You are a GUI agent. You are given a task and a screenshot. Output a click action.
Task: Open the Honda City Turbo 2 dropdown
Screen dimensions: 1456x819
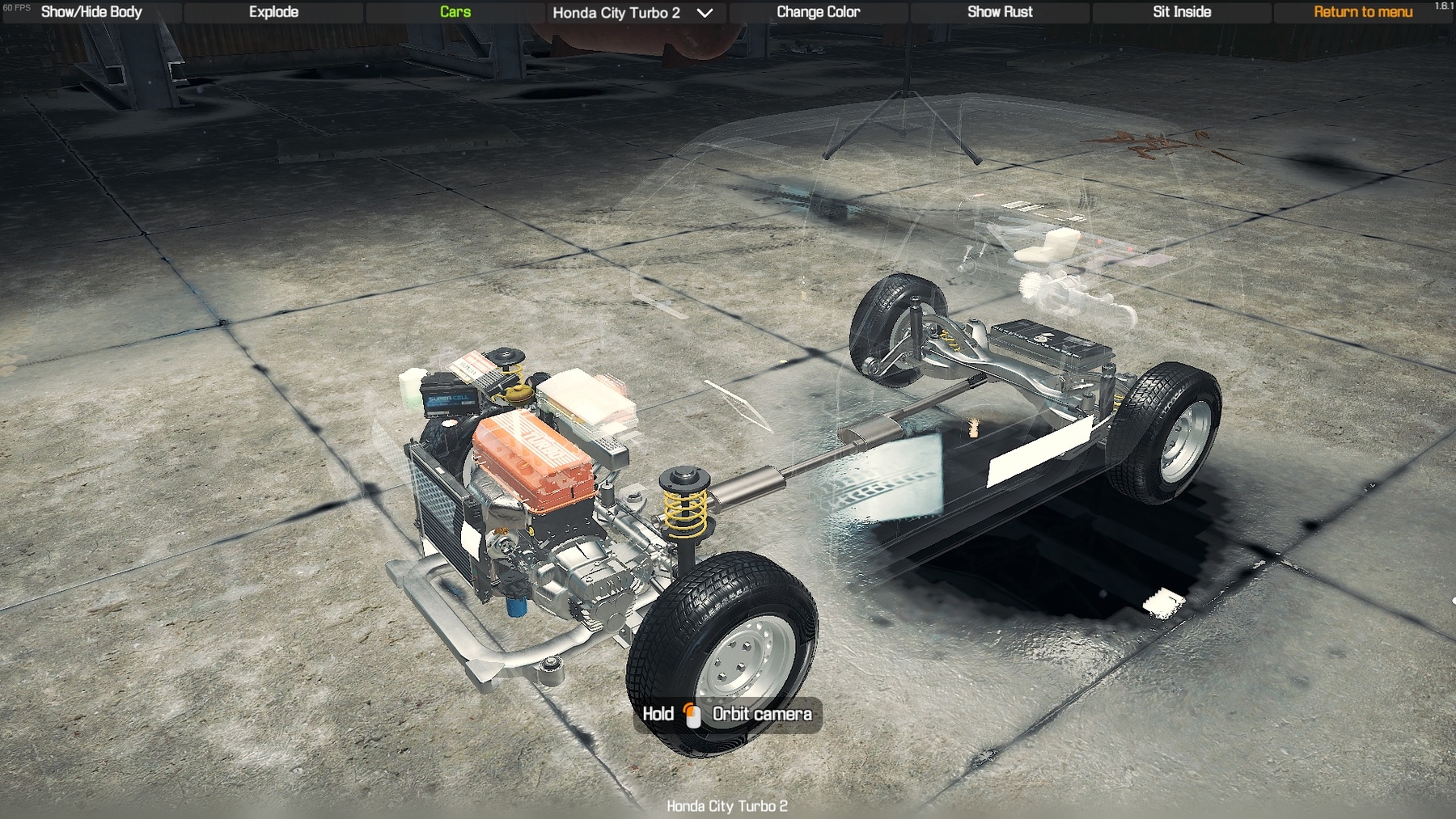(633, 13)
